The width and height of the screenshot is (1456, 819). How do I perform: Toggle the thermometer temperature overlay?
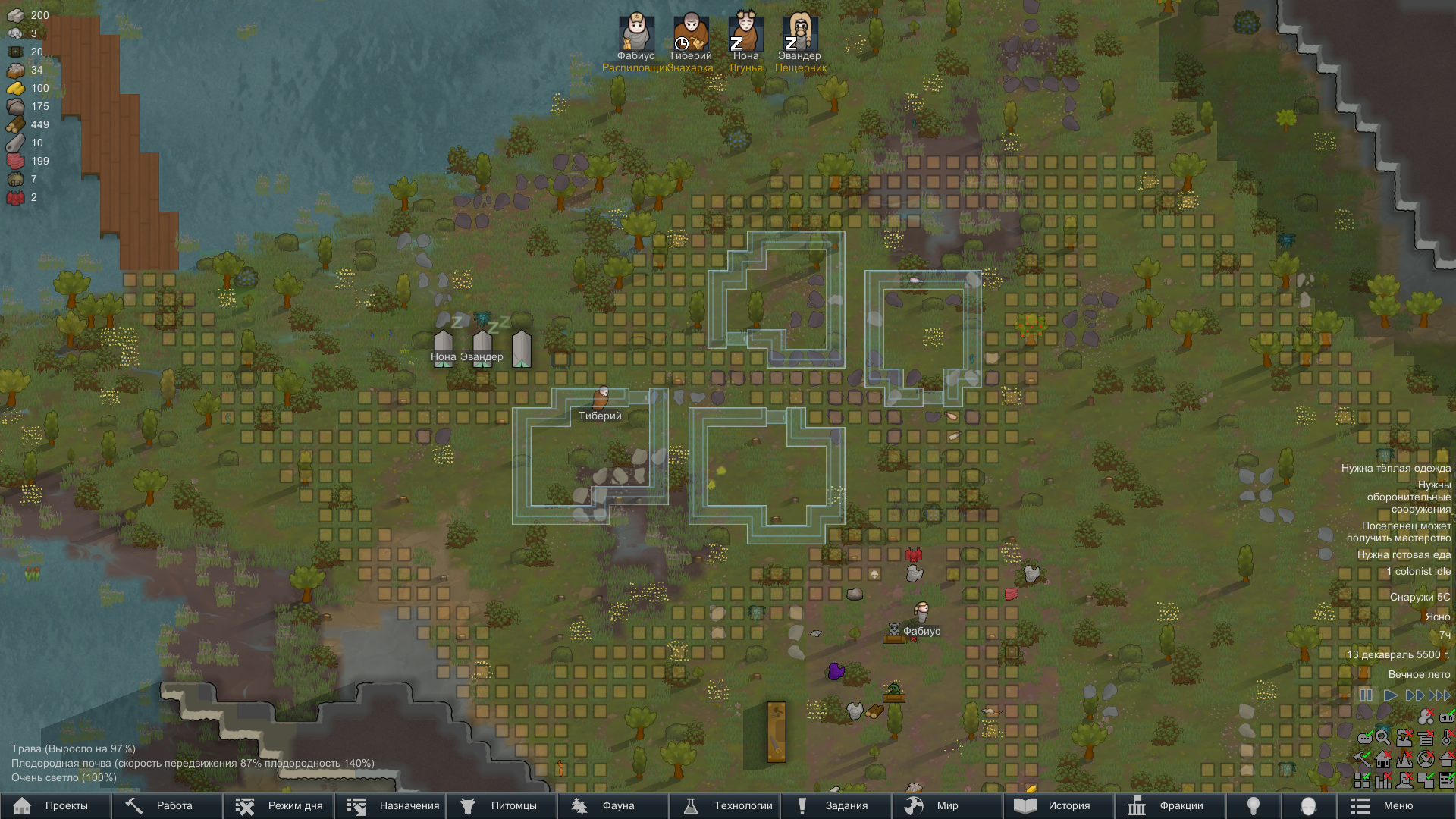(x=1447, y=737)
